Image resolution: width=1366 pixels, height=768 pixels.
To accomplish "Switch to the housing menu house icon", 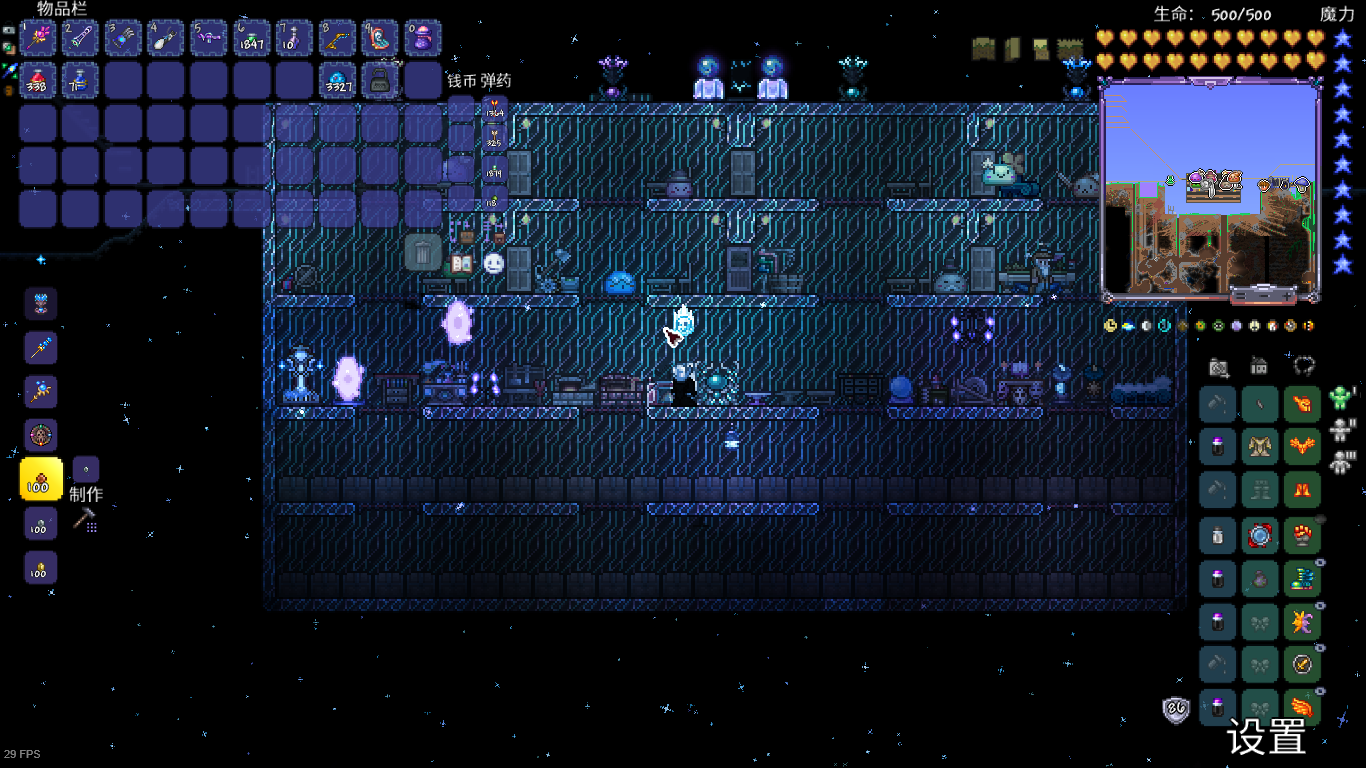I will click(x=1260, y=366).
